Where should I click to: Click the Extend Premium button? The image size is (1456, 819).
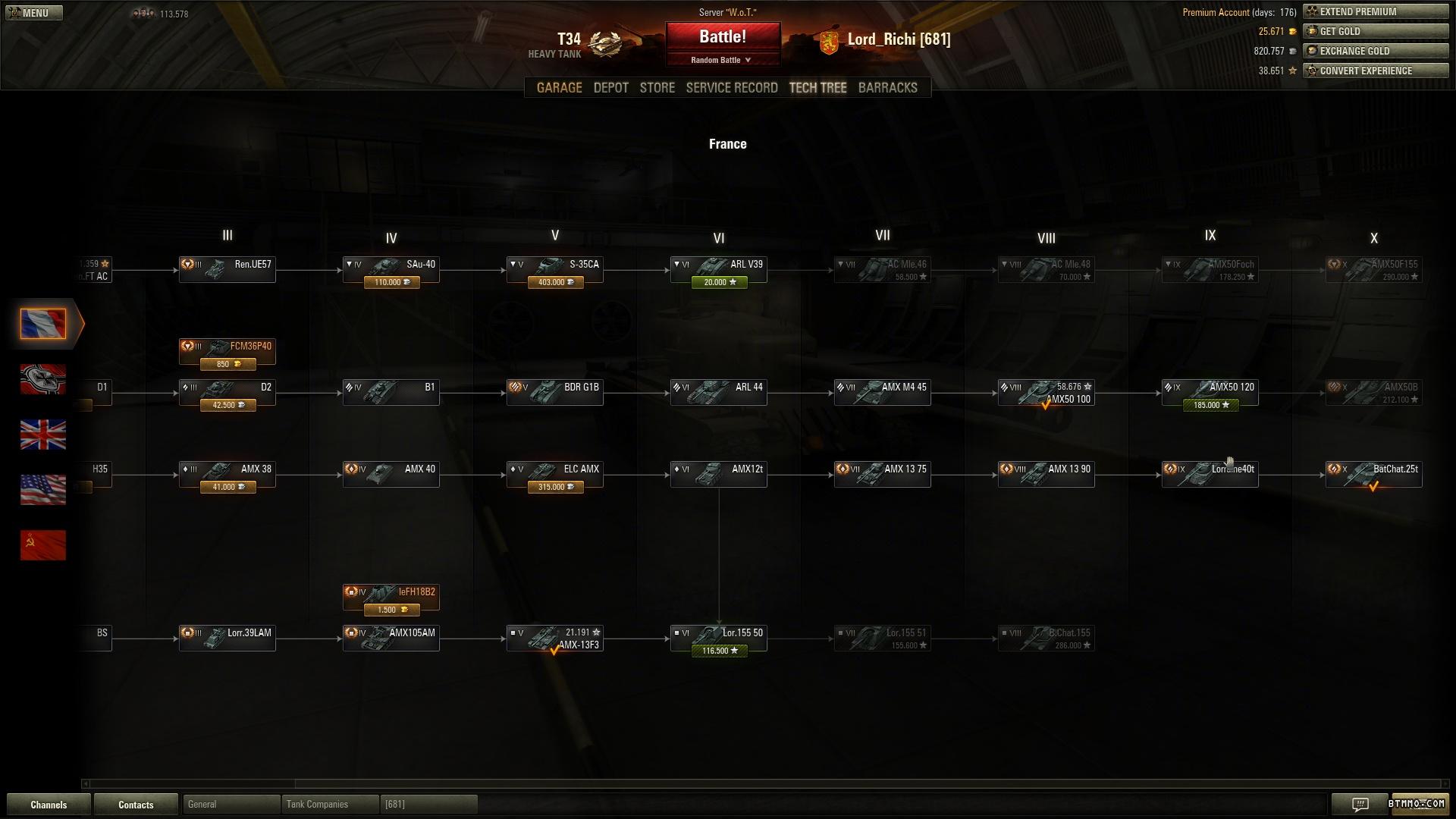click(1375, 12)
